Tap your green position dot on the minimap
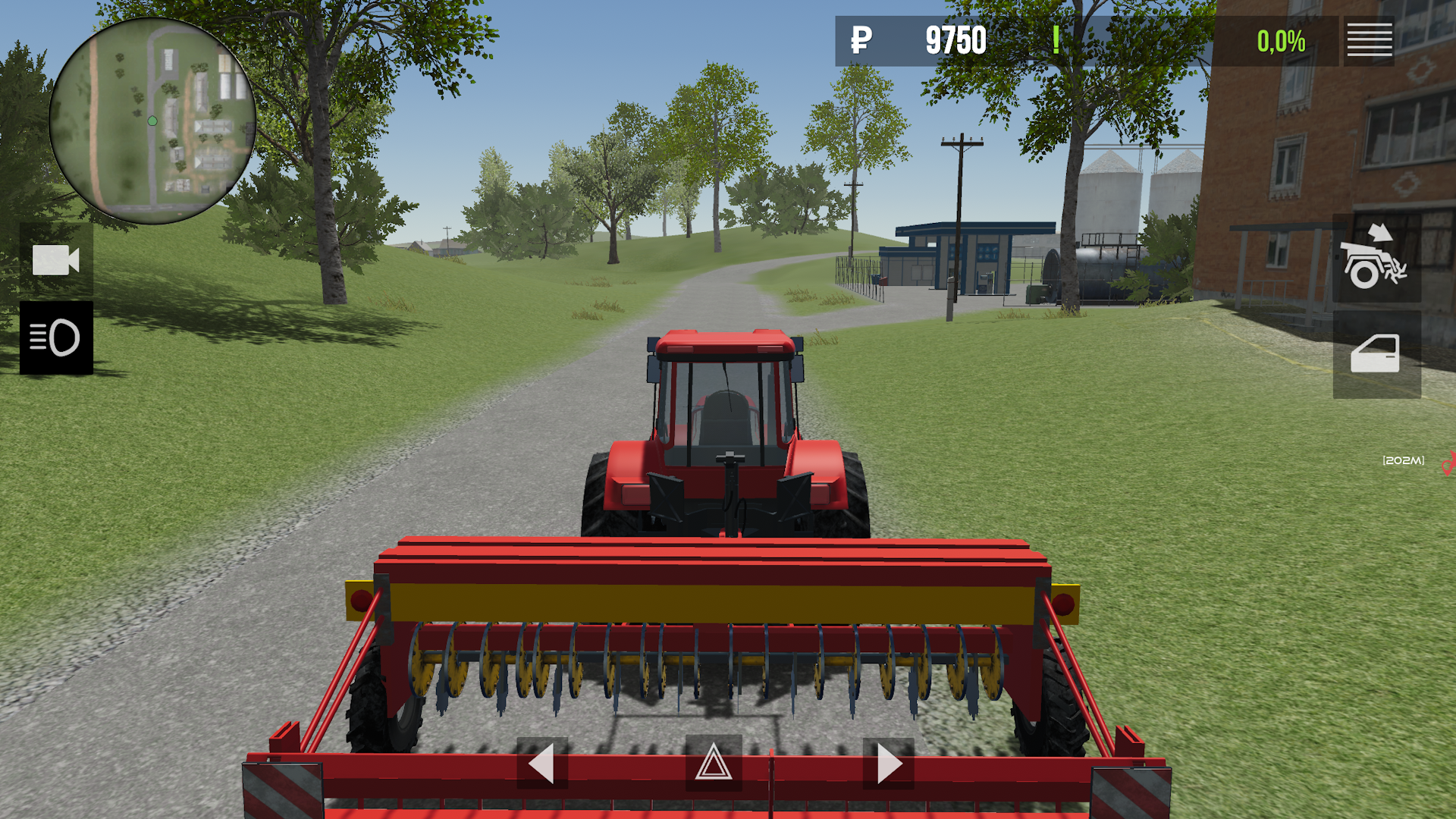This screenshot has width=1456, height=819. 151,120
